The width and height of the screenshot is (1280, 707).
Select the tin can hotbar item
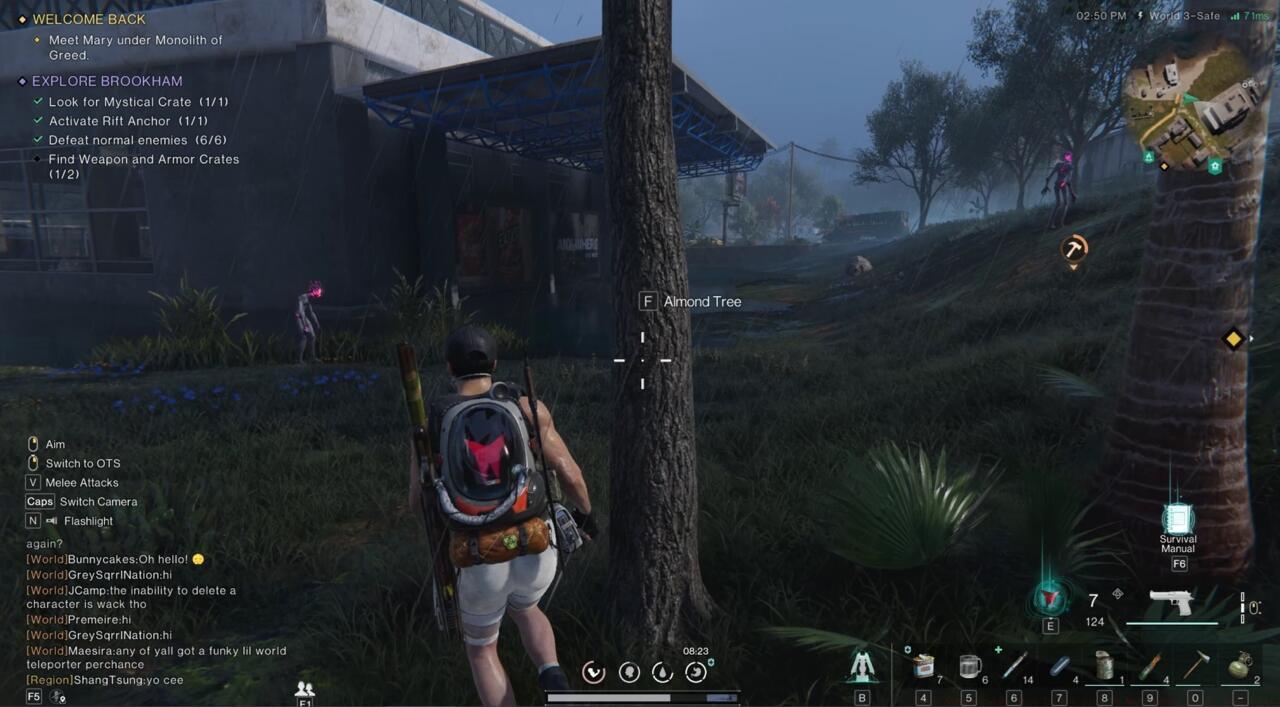[1105, 666]
